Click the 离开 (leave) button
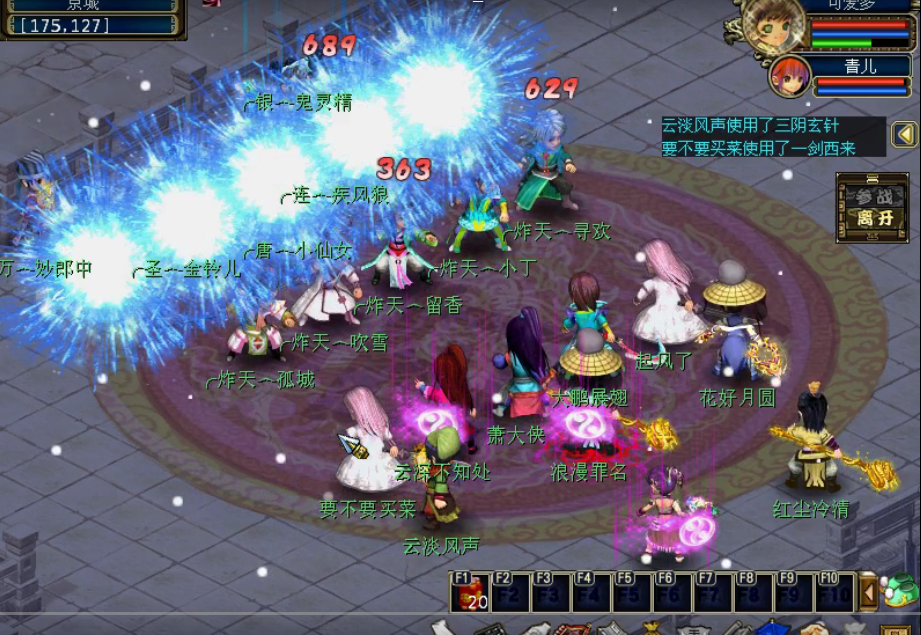The width and height of the screenshot is (921, 635). (x=866, y=218)
